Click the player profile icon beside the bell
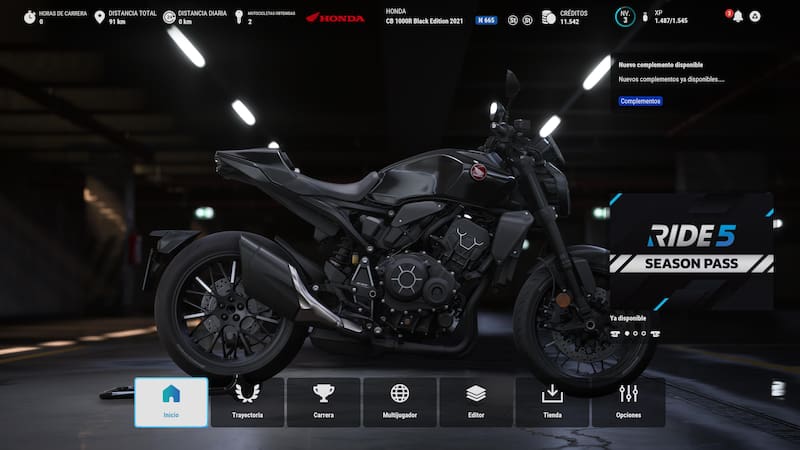Image resolution: width=800 pixels, height=450 pixels. click(x=755, y=17)
